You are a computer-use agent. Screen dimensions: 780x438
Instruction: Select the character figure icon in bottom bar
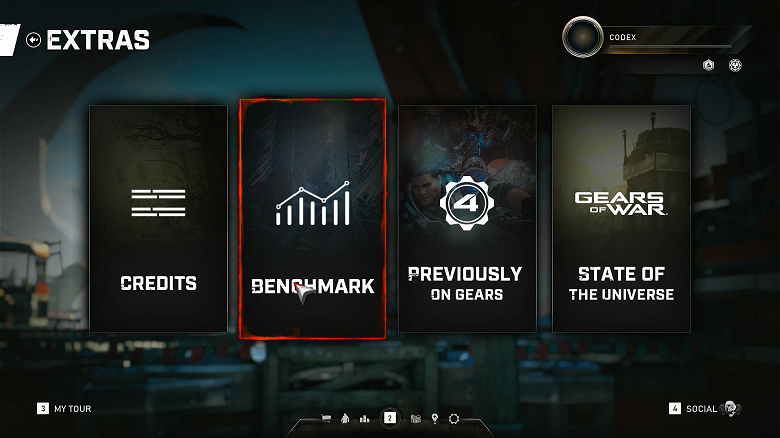pyautogui.click(x=345, y=419)
